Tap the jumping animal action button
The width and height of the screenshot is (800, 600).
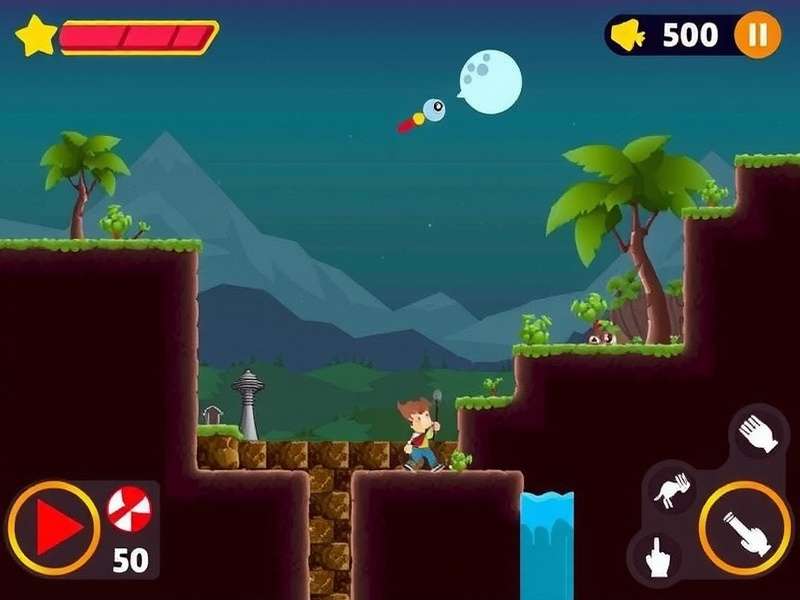tap(669, 489)
